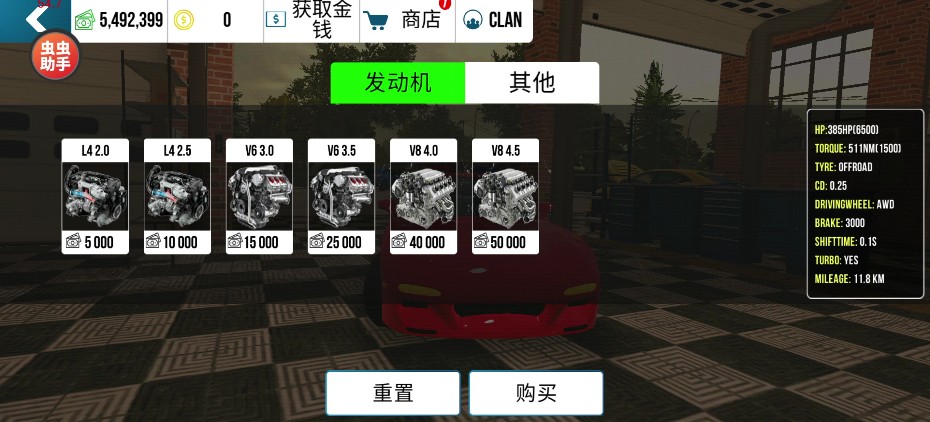Click the 重置 reset button
The height and width of the screenshot is (422, 930).
[x=393, y=393]
